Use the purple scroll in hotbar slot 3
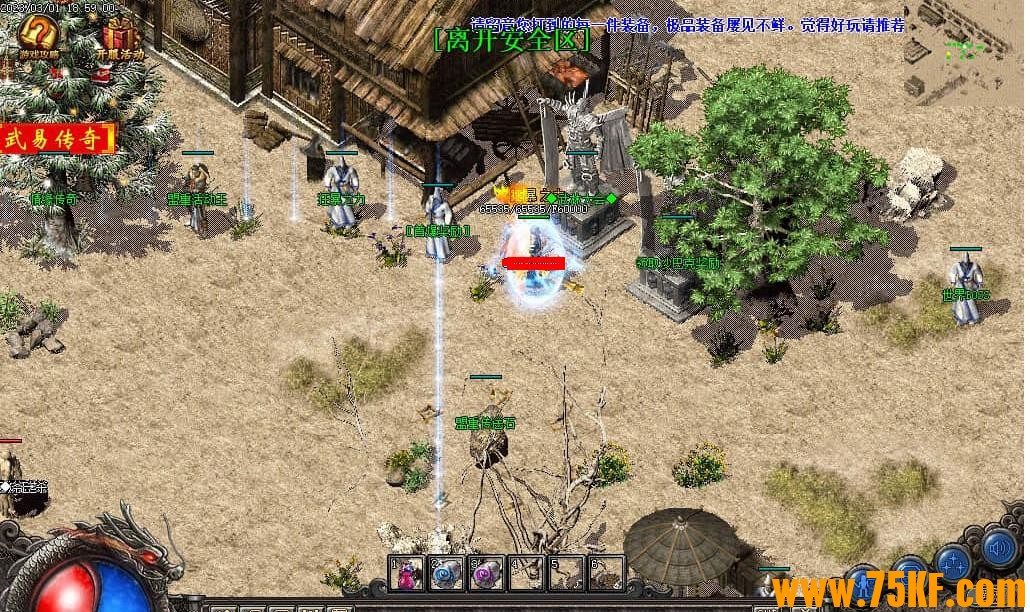Image resolution: width=1030 pixels, height=612 pixels. [x=486, y=573]
